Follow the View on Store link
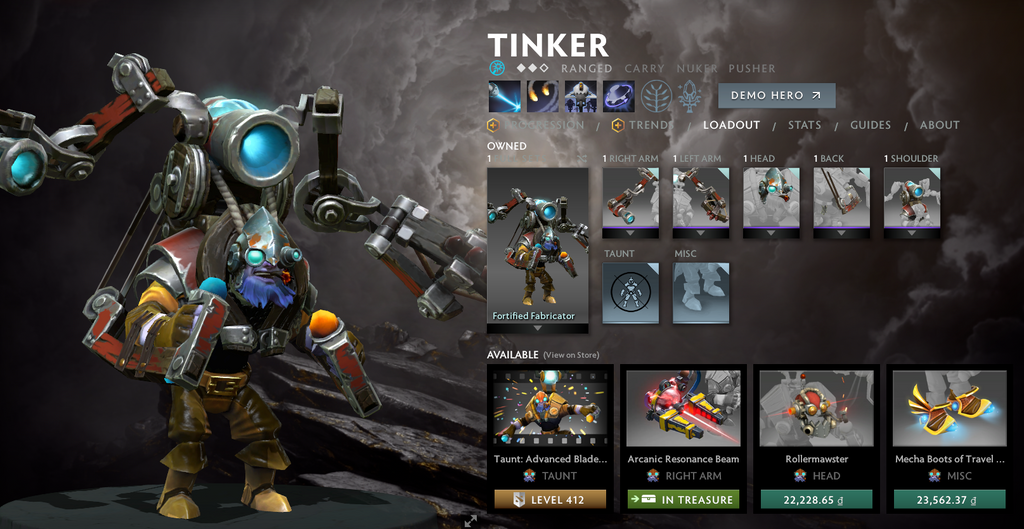Screen dimensions: 1024x529 coord(573,355)
